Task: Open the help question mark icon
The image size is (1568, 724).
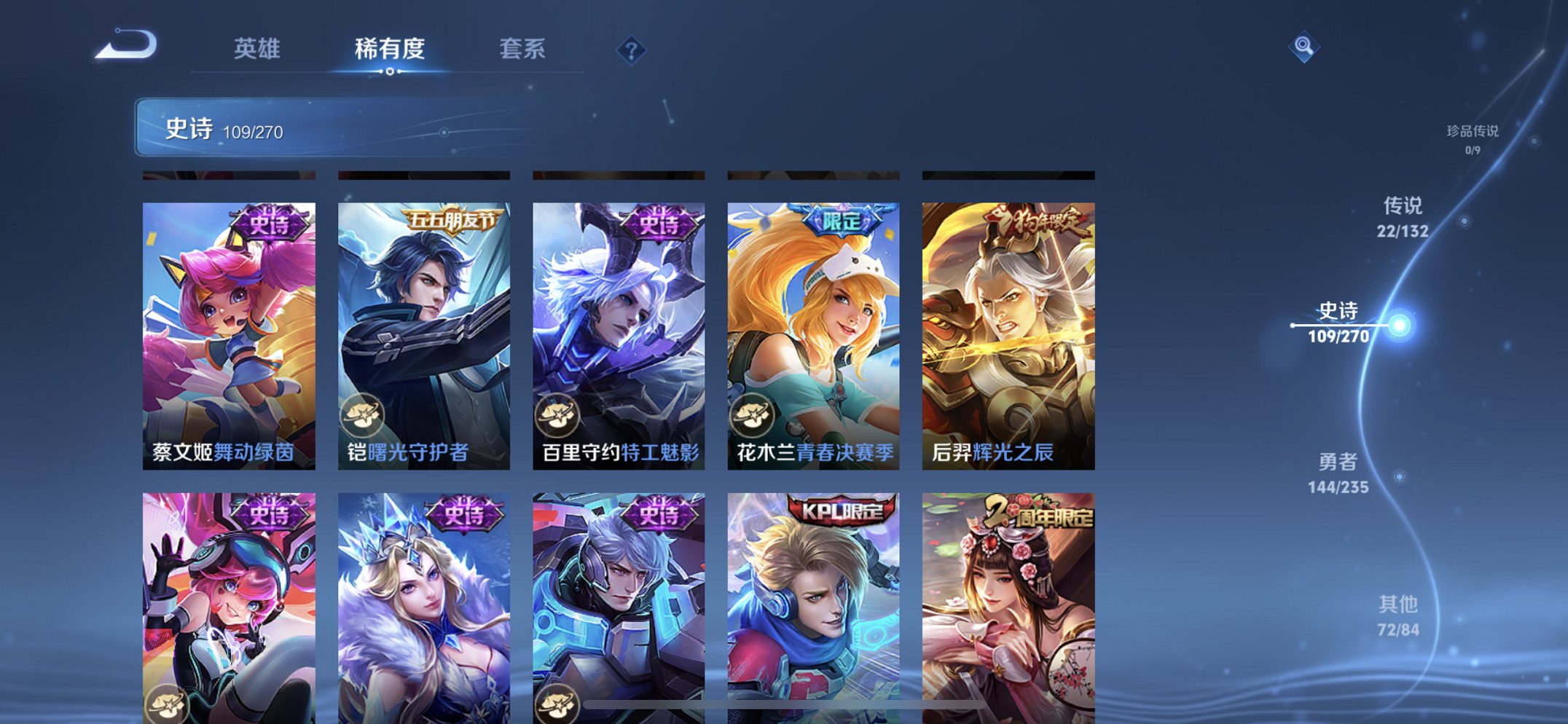Action: tap(632, 48)
